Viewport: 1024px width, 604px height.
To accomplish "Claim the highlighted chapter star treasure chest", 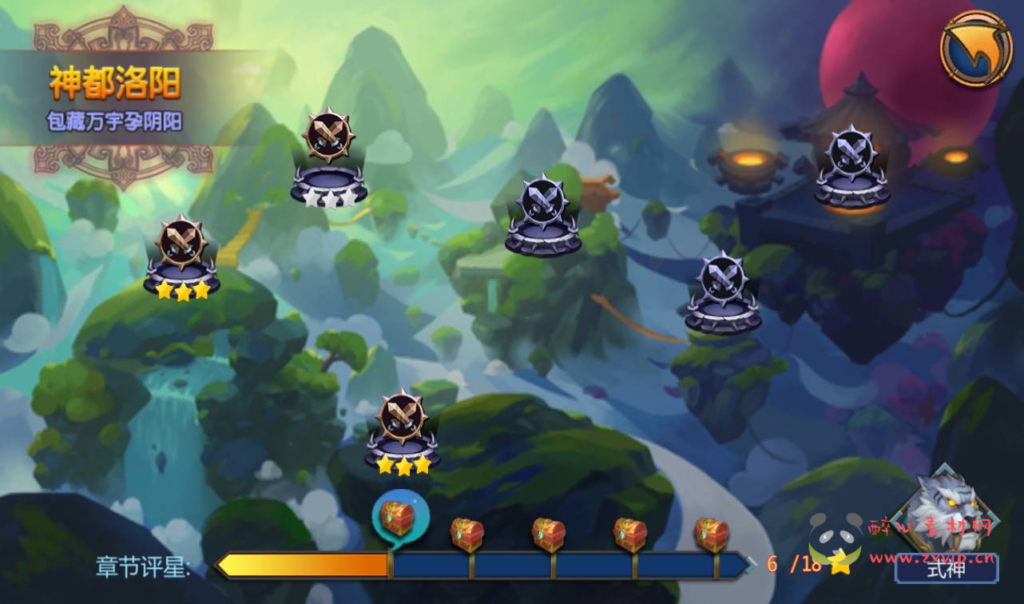I will coord(398,518).
